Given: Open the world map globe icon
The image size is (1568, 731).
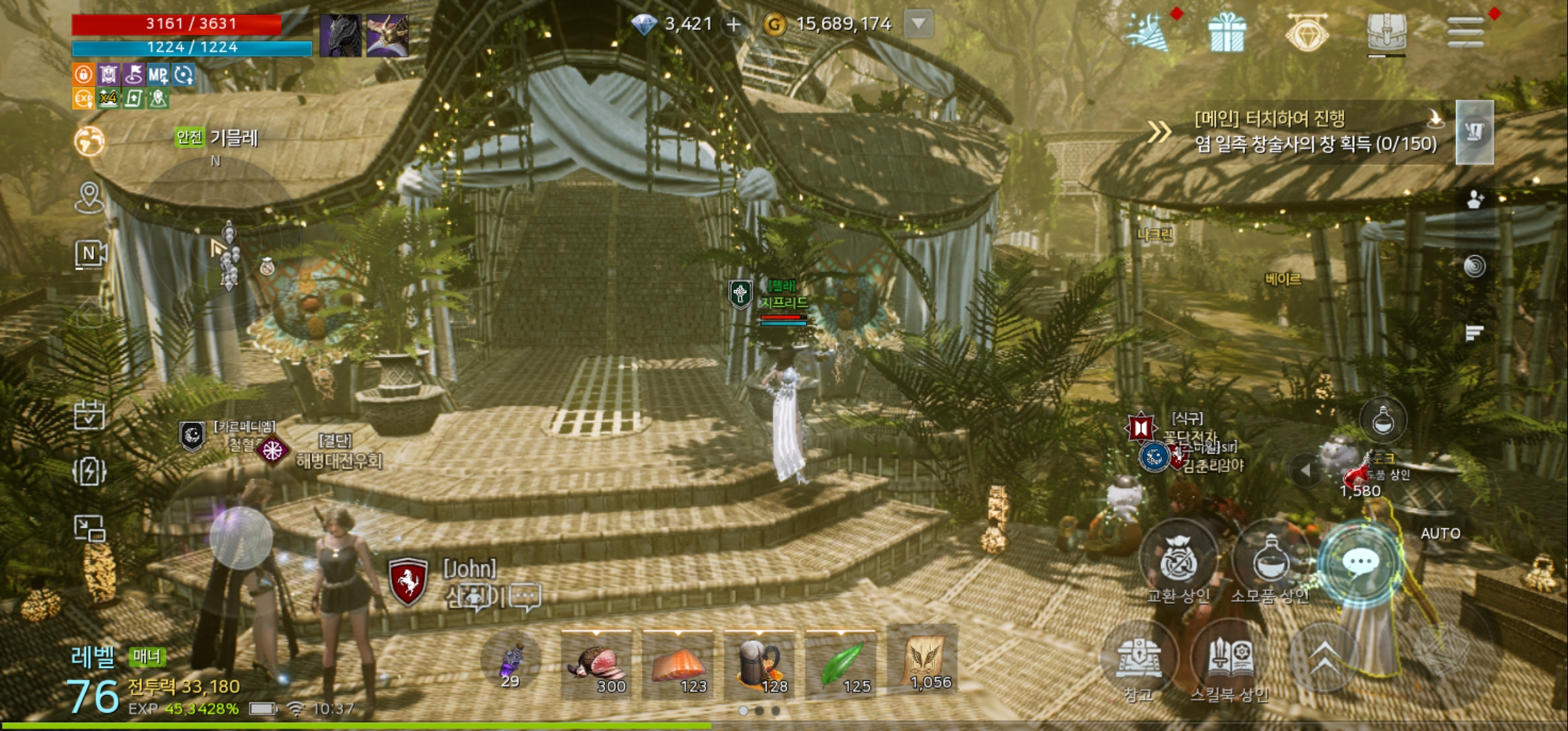Looking at the screenshot, I should click(x=89, y=141).
